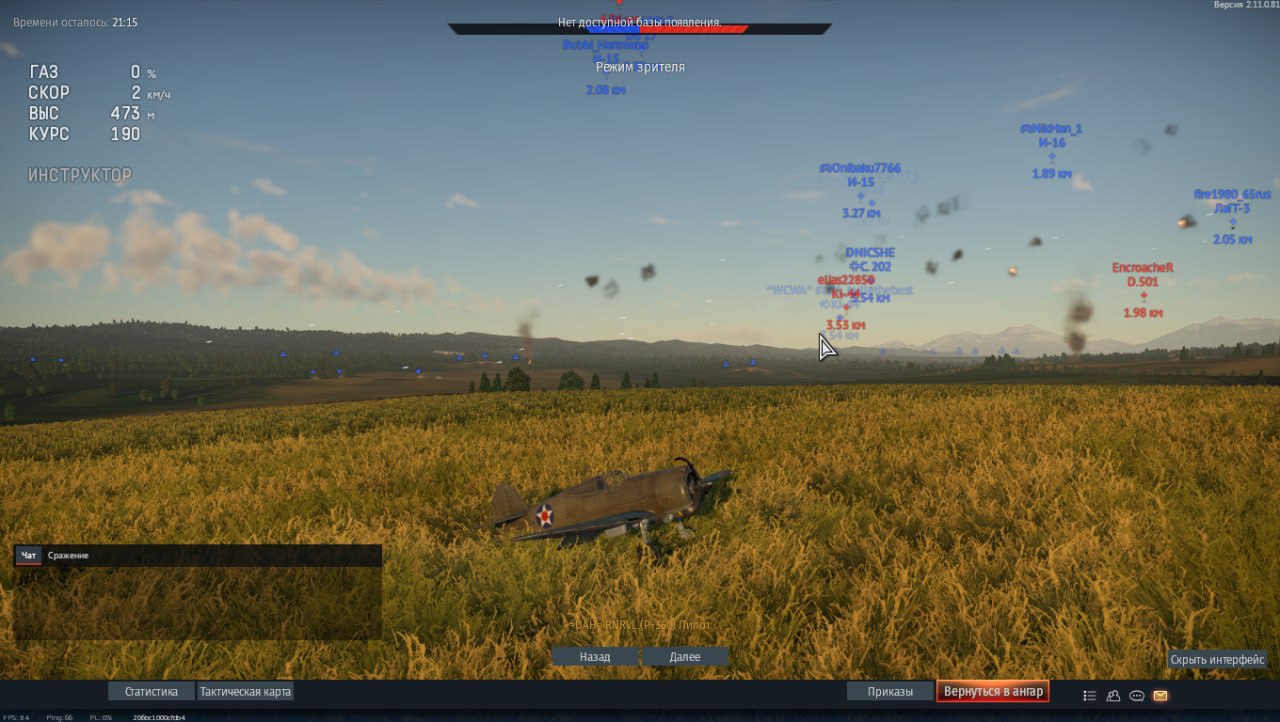Open the chat speech bubble icon
Viewport: 1280px width, 722px height.
(1137, 695)
